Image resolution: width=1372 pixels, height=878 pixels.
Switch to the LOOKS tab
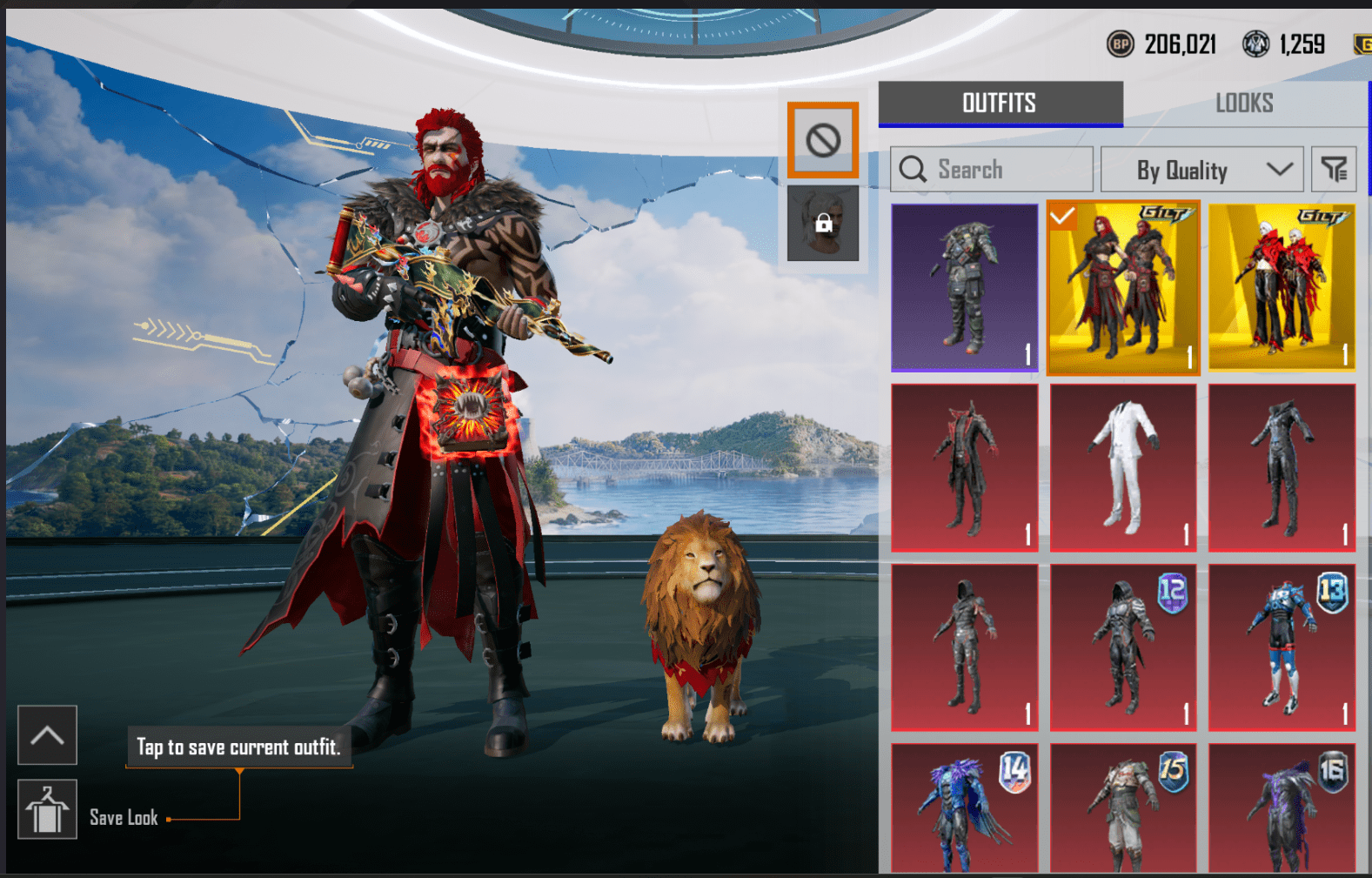point(1244,103)
